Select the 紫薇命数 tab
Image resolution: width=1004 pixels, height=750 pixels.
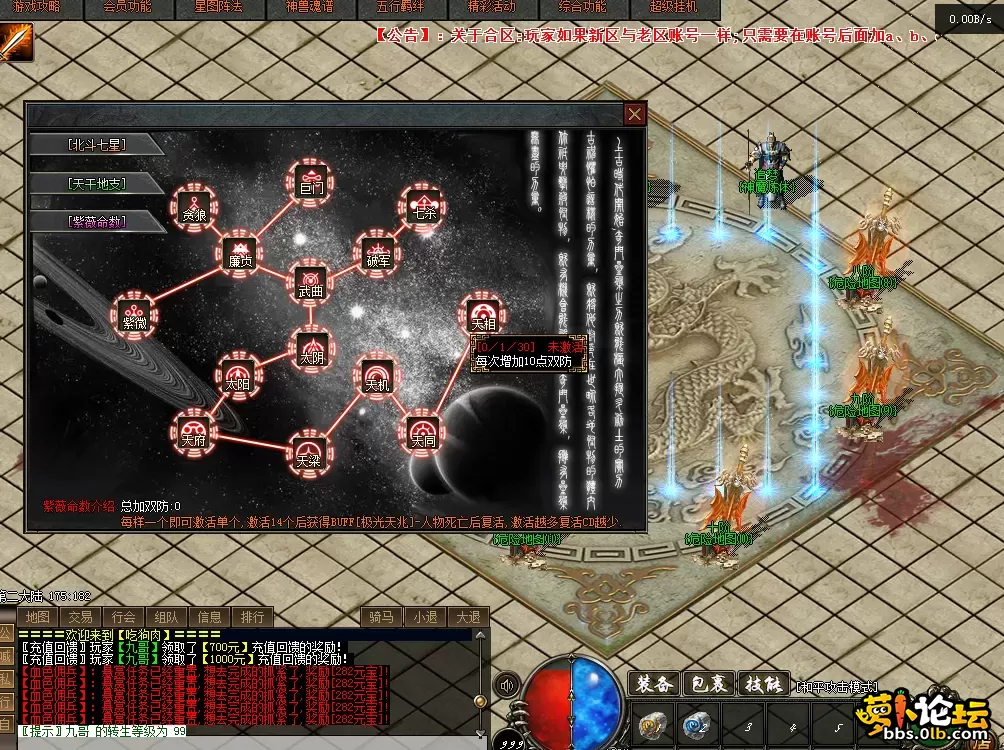pyautogui.click(x=97, y=221)
